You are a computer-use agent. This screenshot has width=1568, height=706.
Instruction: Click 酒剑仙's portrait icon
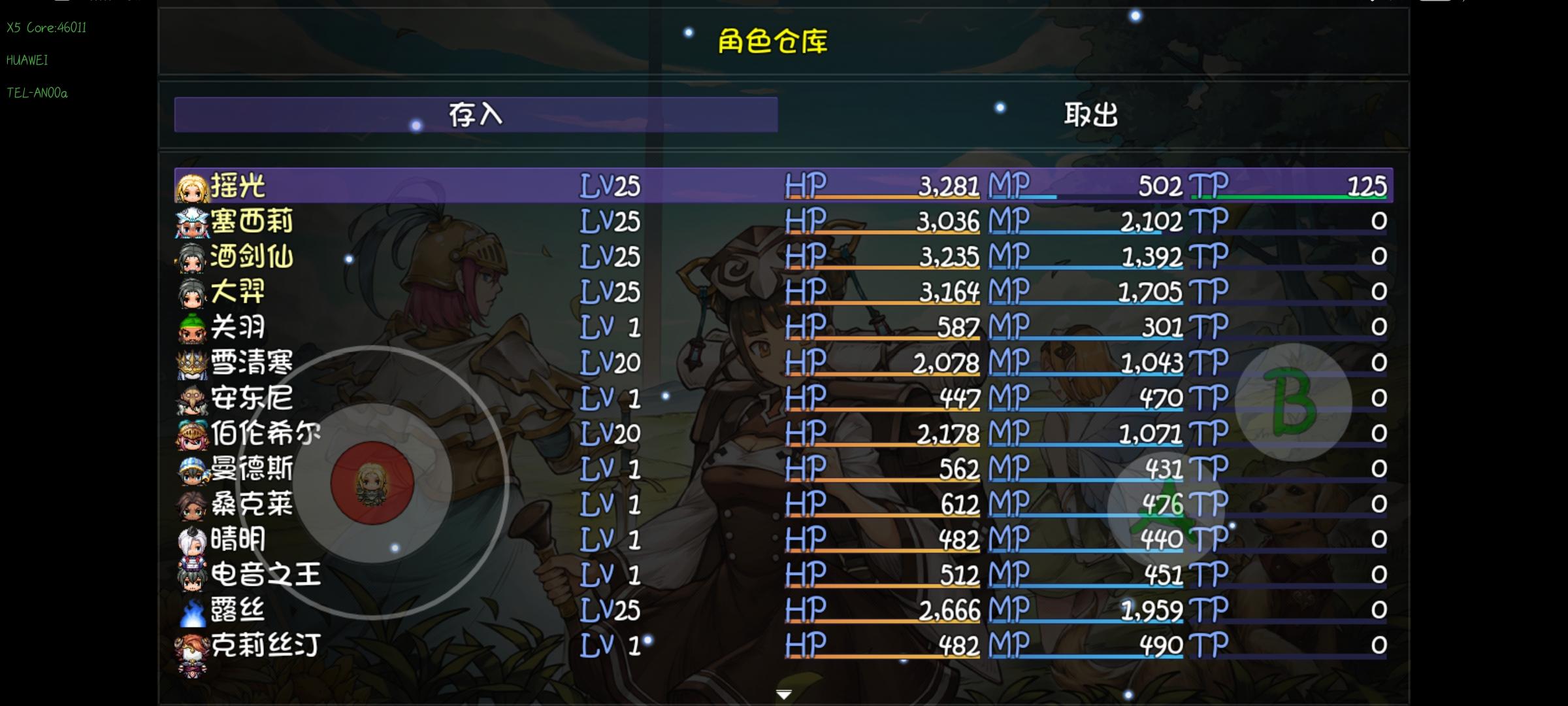coord(191,258)
